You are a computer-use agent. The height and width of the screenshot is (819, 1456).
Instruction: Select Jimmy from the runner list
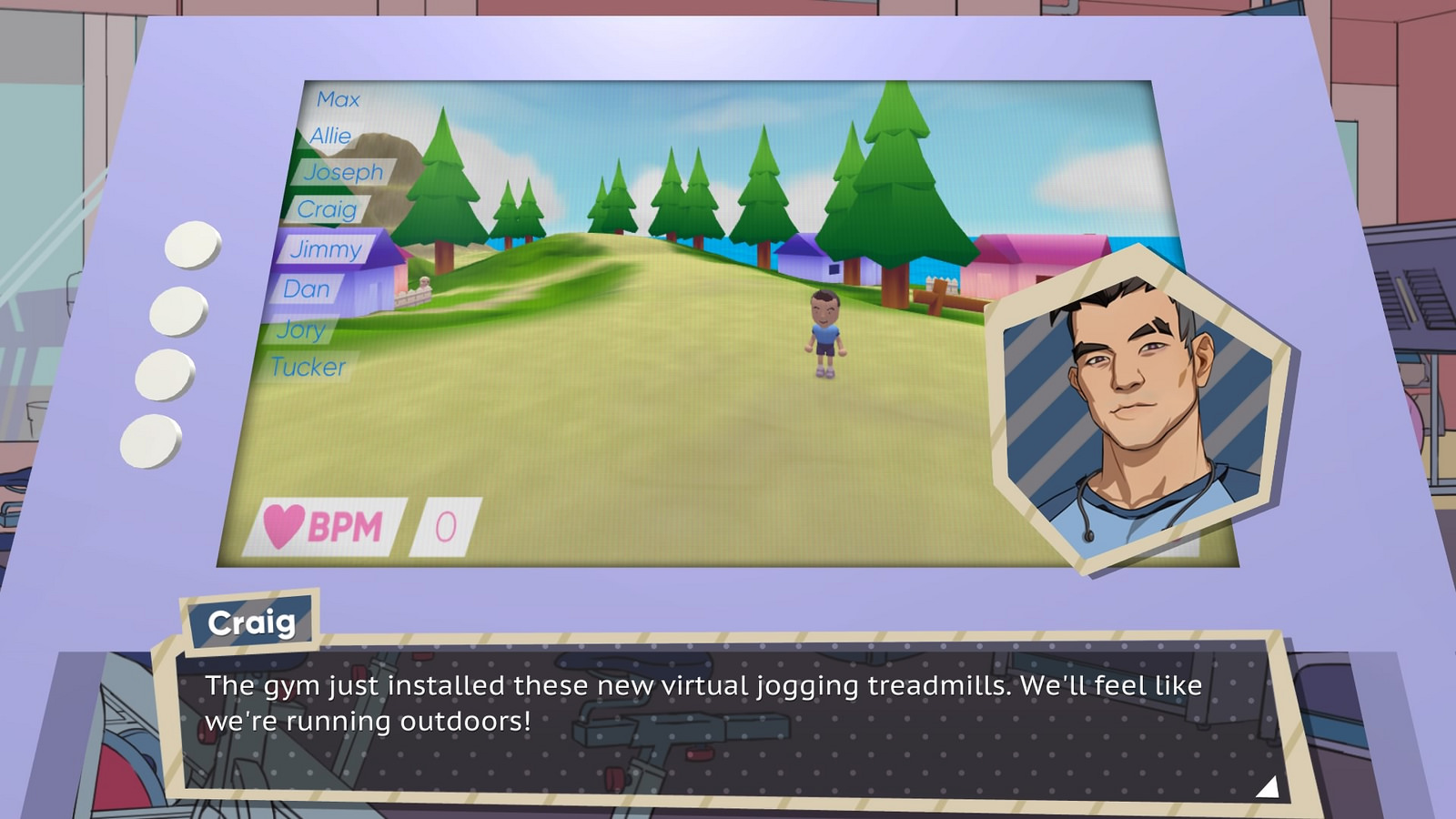(326, 250)
